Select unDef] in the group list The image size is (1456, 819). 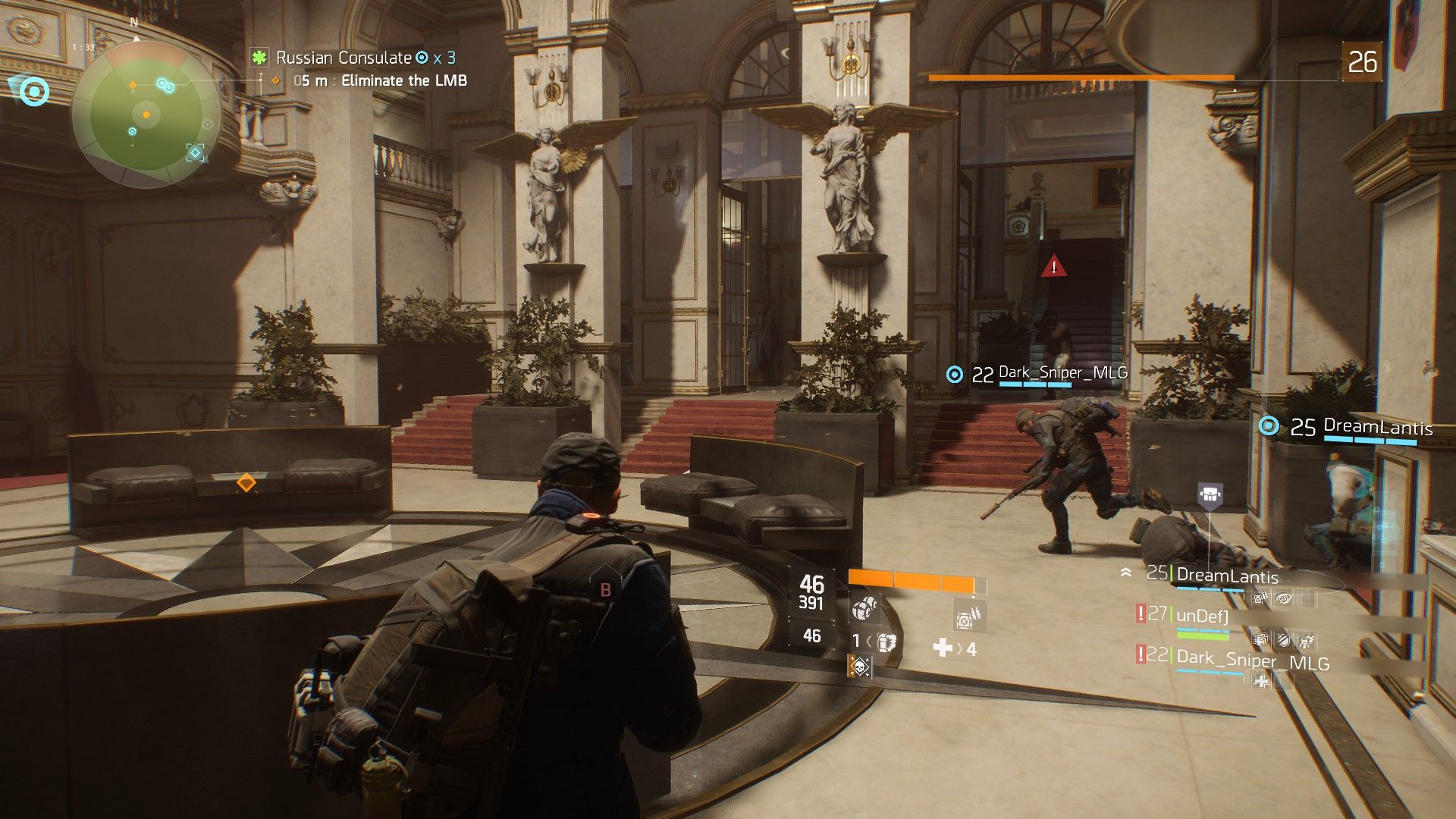coord(1201,616)
